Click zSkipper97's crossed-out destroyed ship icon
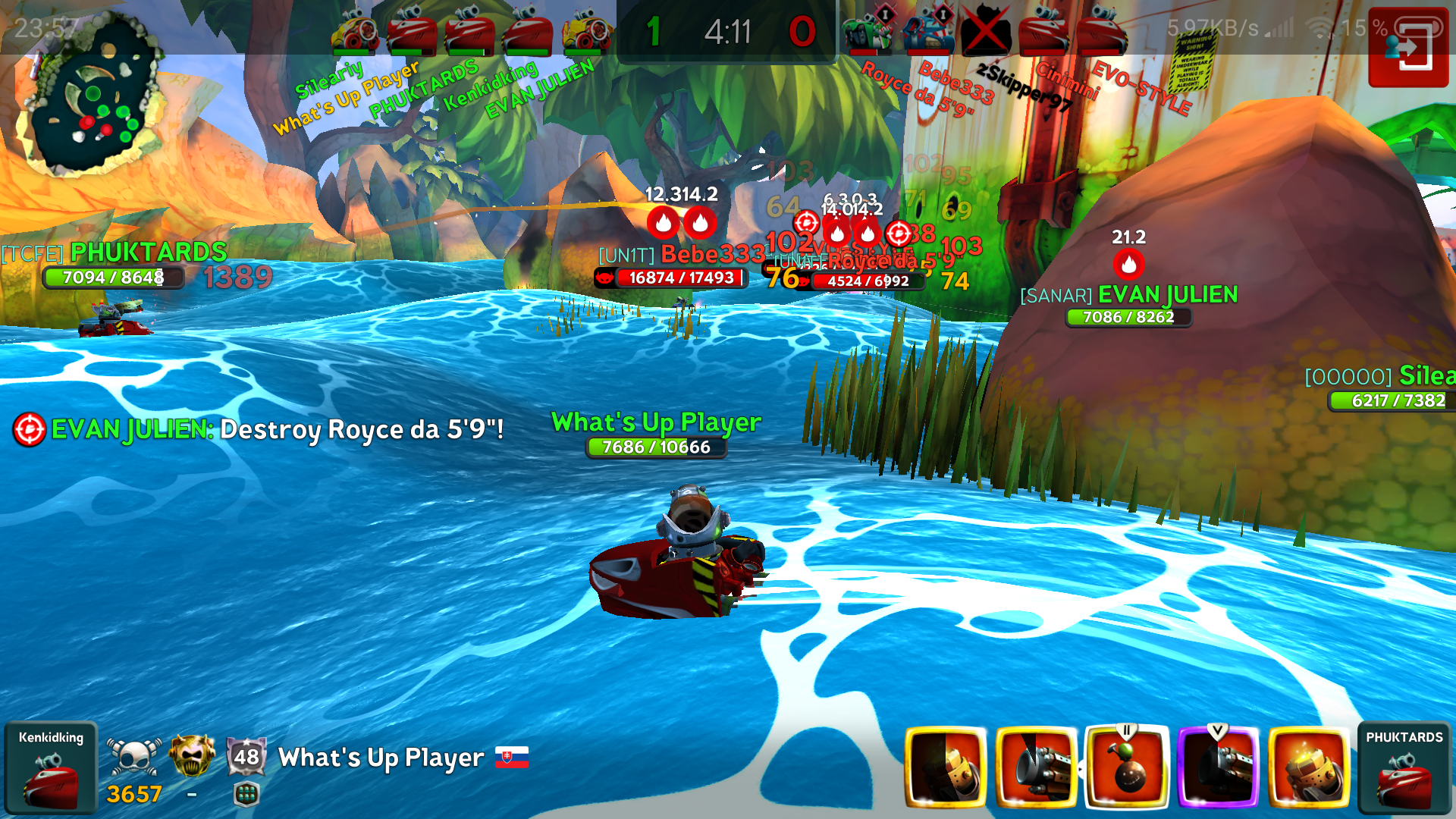The height and width of the screenshot is (819, 1456). pos(985,33)
